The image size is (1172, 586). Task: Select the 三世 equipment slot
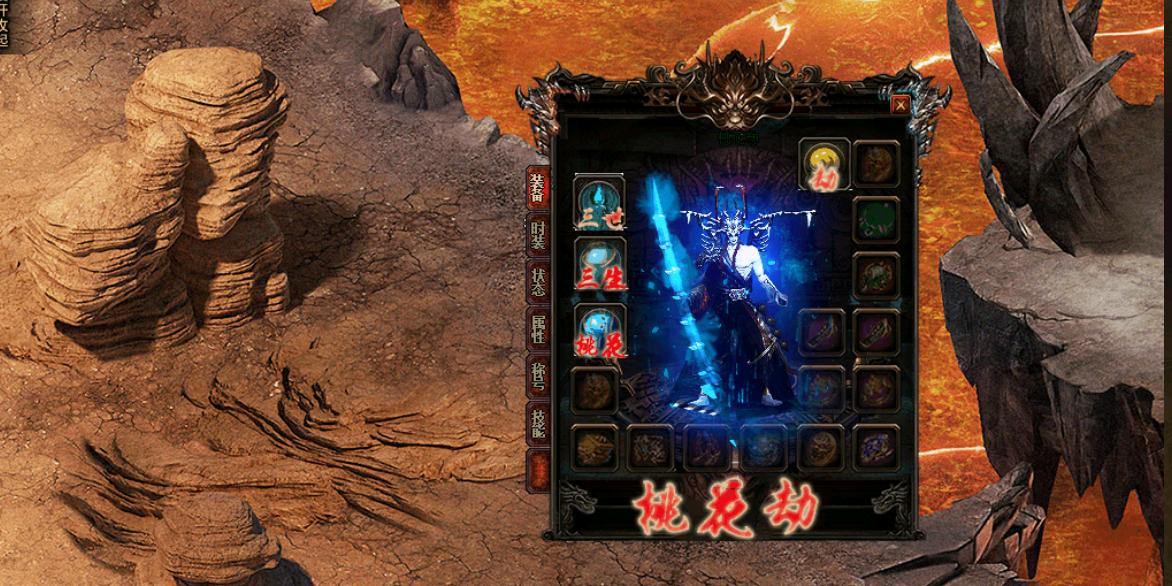tap(599, 200)
